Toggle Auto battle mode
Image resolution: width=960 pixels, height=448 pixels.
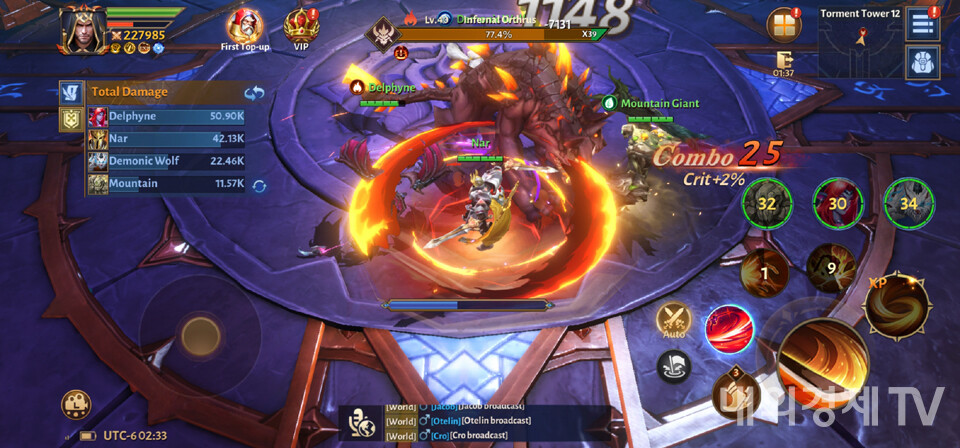[672, 322]
